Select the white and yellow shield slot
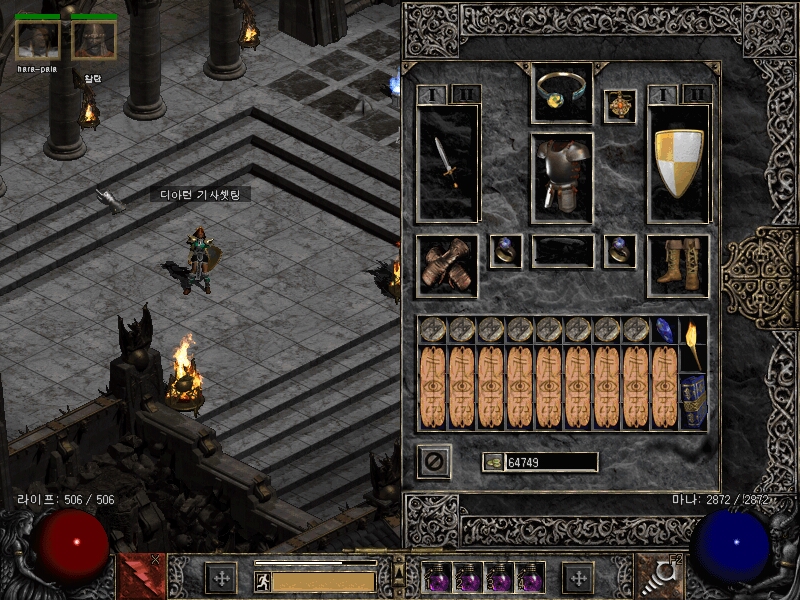 pyautogui.click(x=679, y=163)
